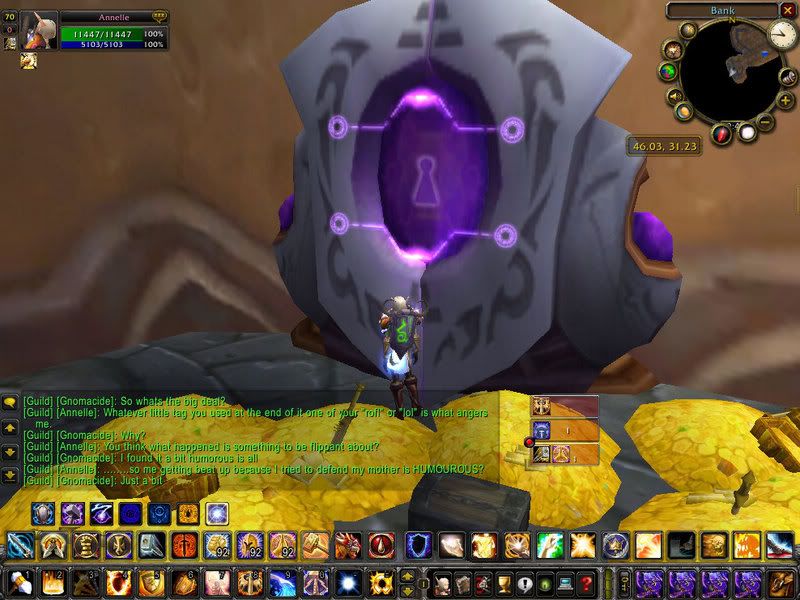Click the golden buff icon under the portrait

[x=27, y=61]
